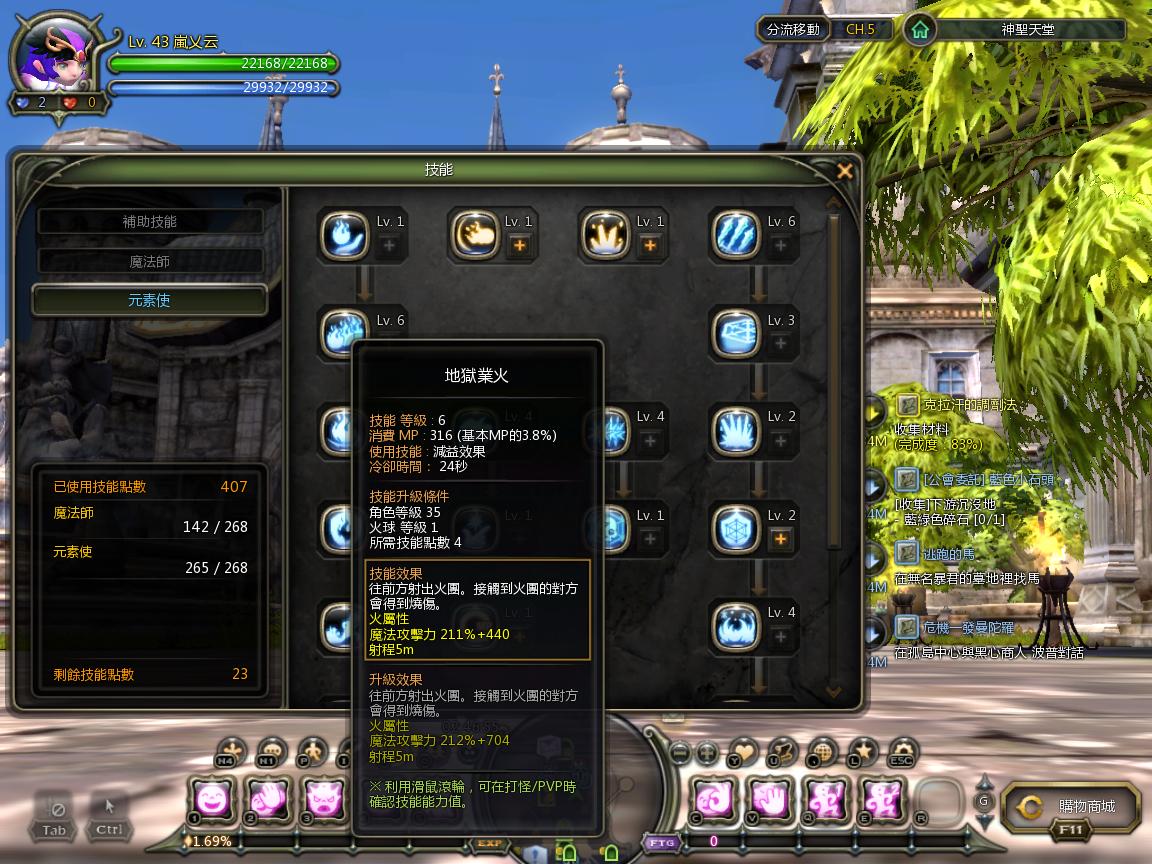Open the 分流移動 channel switcher

click(x=793, y=30)
